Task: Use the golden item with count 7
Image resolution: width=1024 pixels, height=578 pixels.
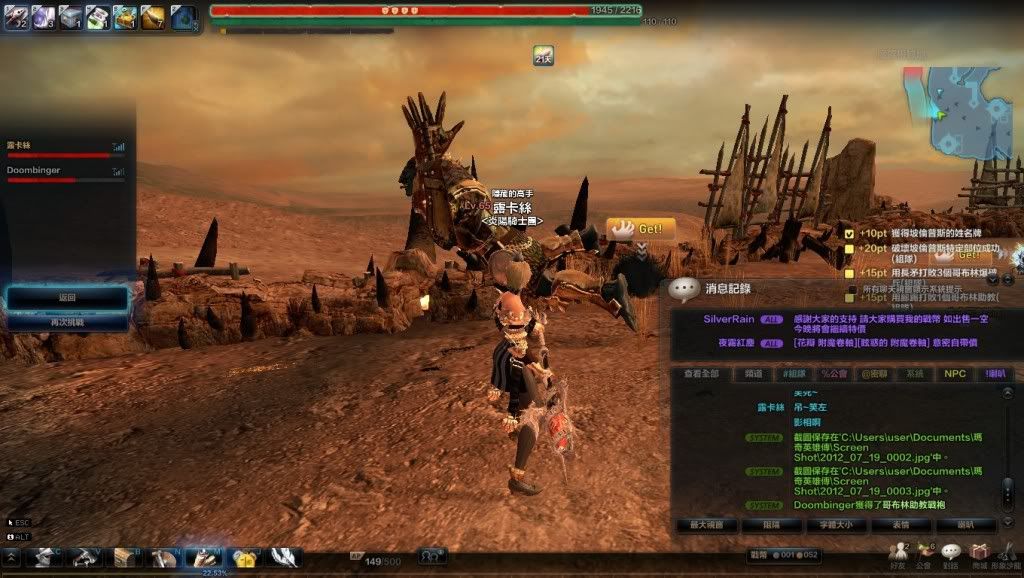Action: tap(153, 16)
